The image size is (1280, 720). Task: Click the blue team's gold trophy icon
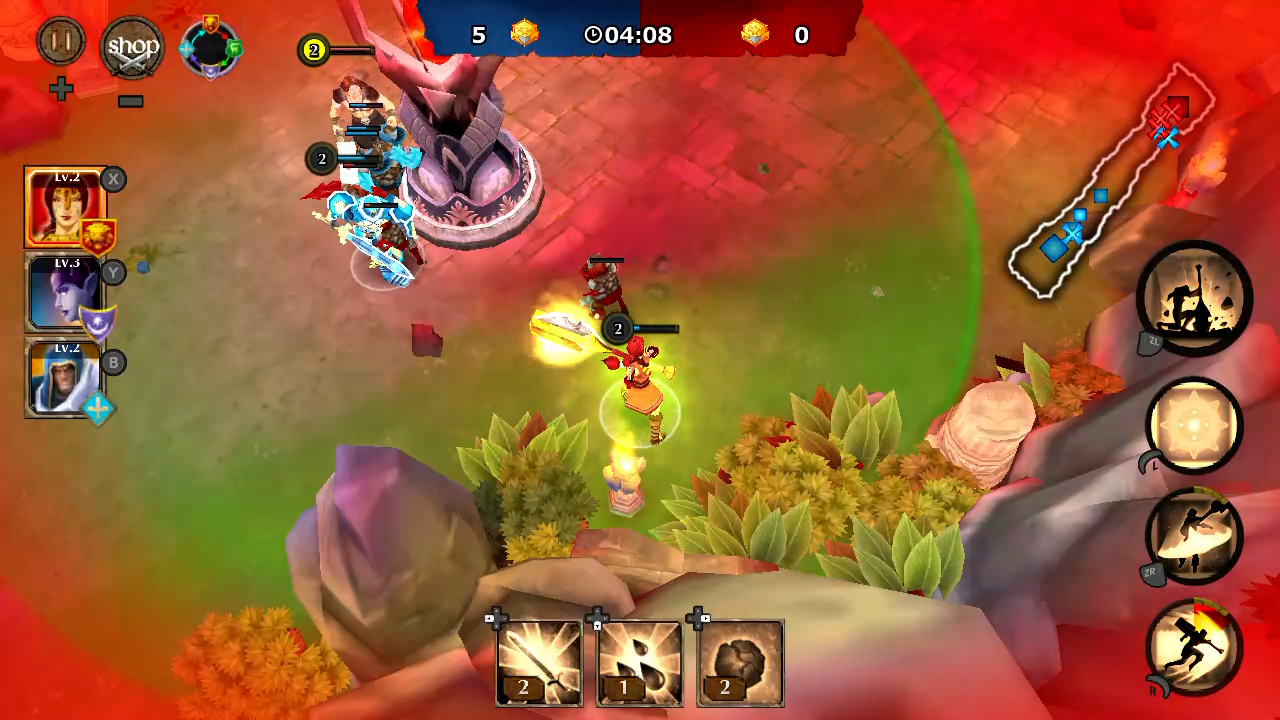click(x=524, y=33)
